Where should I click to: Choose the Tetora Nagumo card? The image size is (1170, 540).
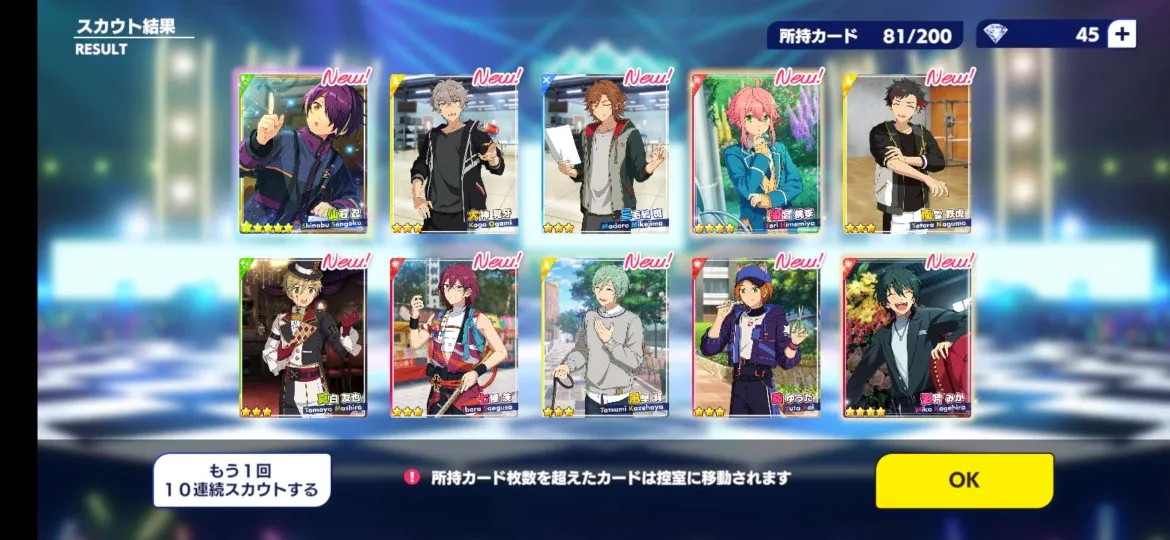[907, 154]
